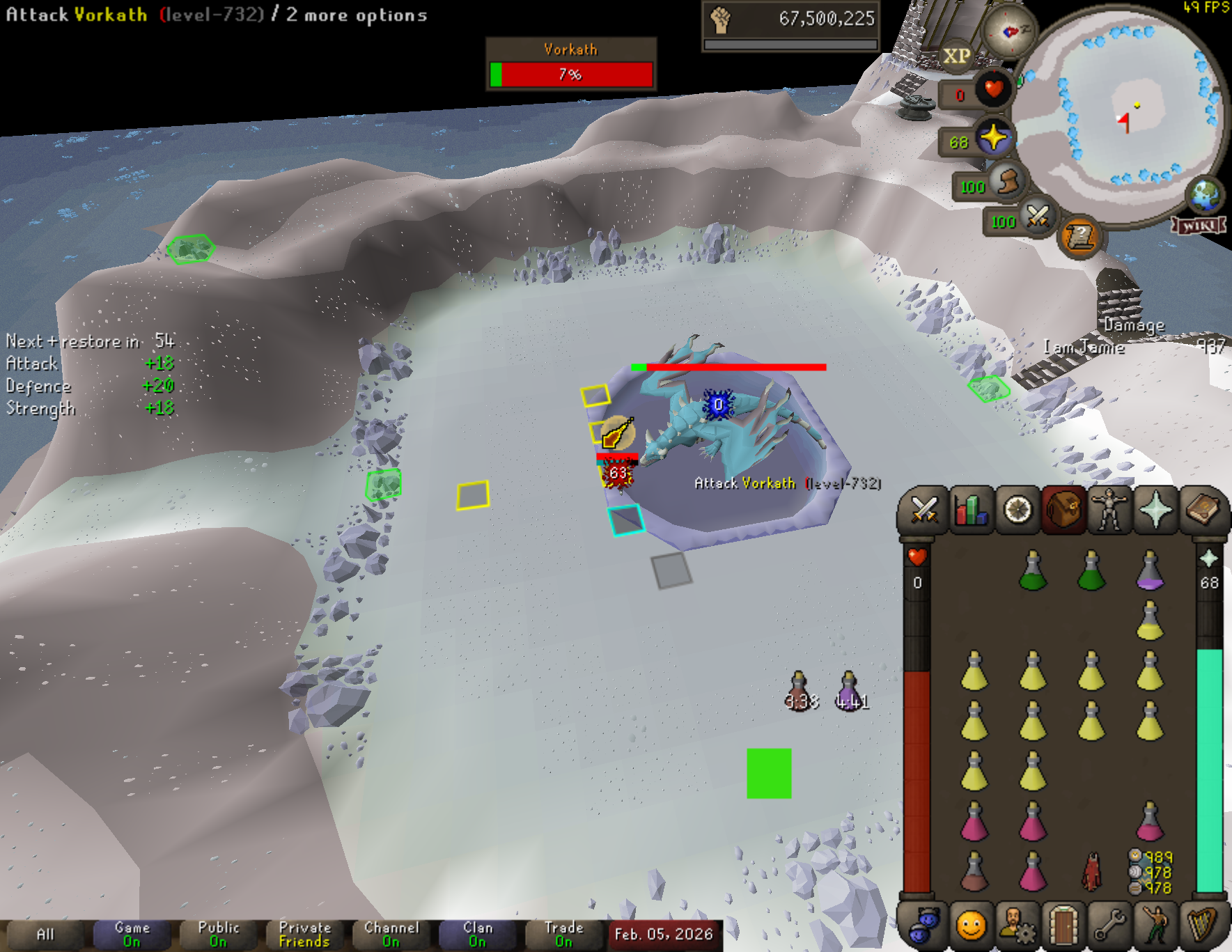Screen dimensions: 1232x952
Task: Activate the special attack orb
Action: [1036, 217]
